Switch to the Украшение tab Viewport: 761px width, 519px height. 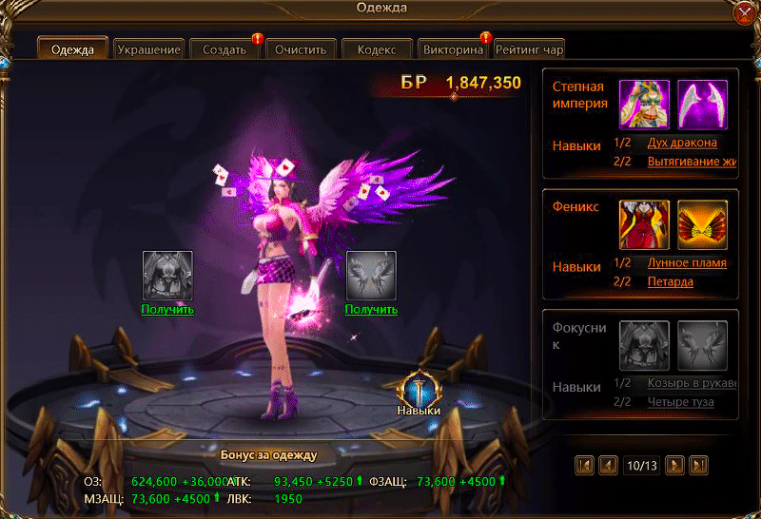coord(148,49)
